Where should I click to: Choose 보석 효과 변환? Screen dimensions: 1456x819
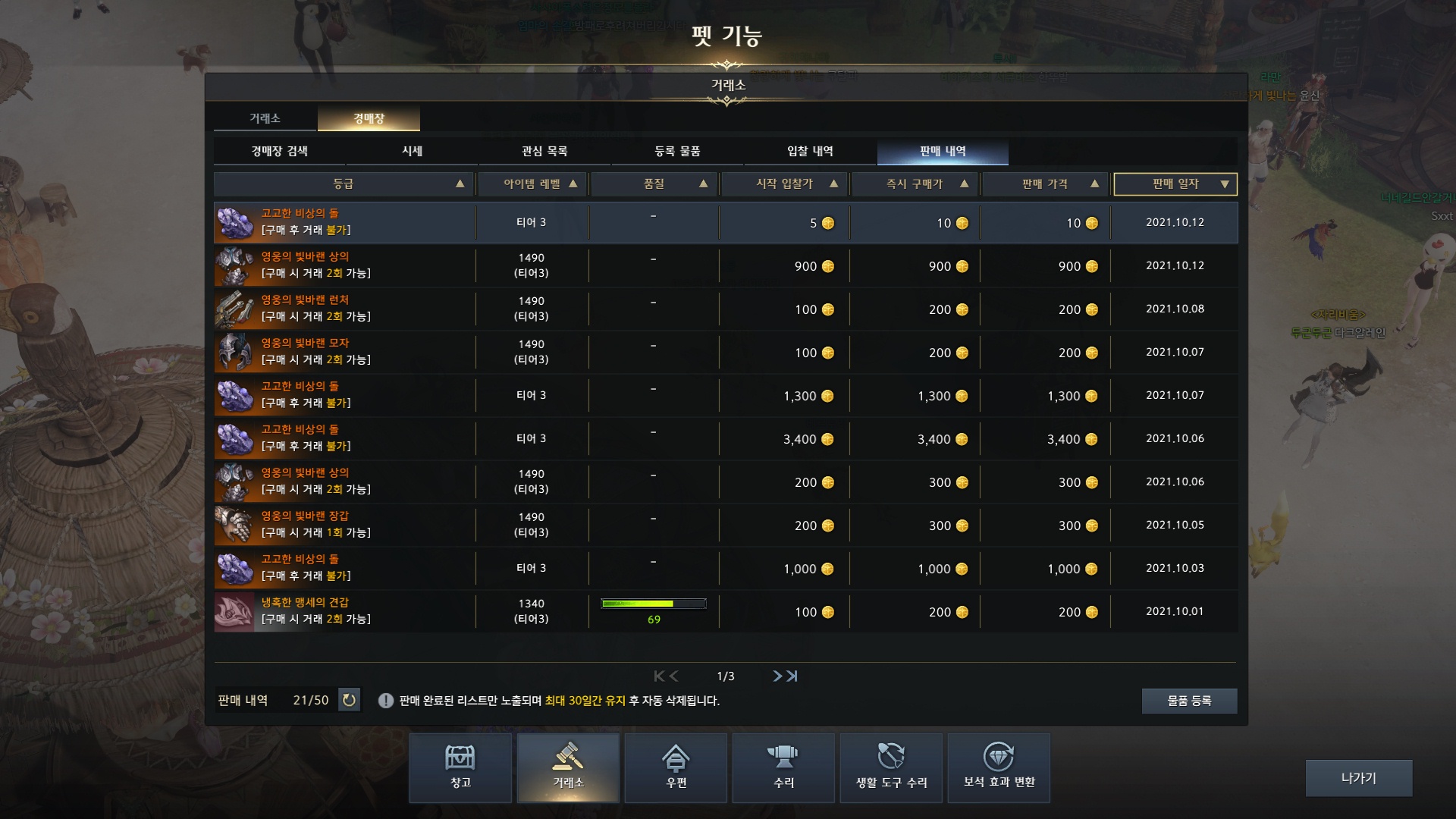[x=999, y=767]
